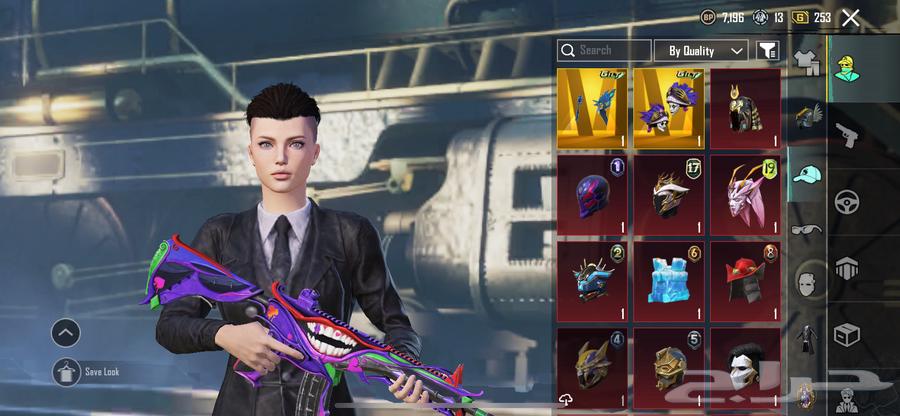Select the purple and red round helmet
This screenshot has width=900, height=416.
point(592,193)
